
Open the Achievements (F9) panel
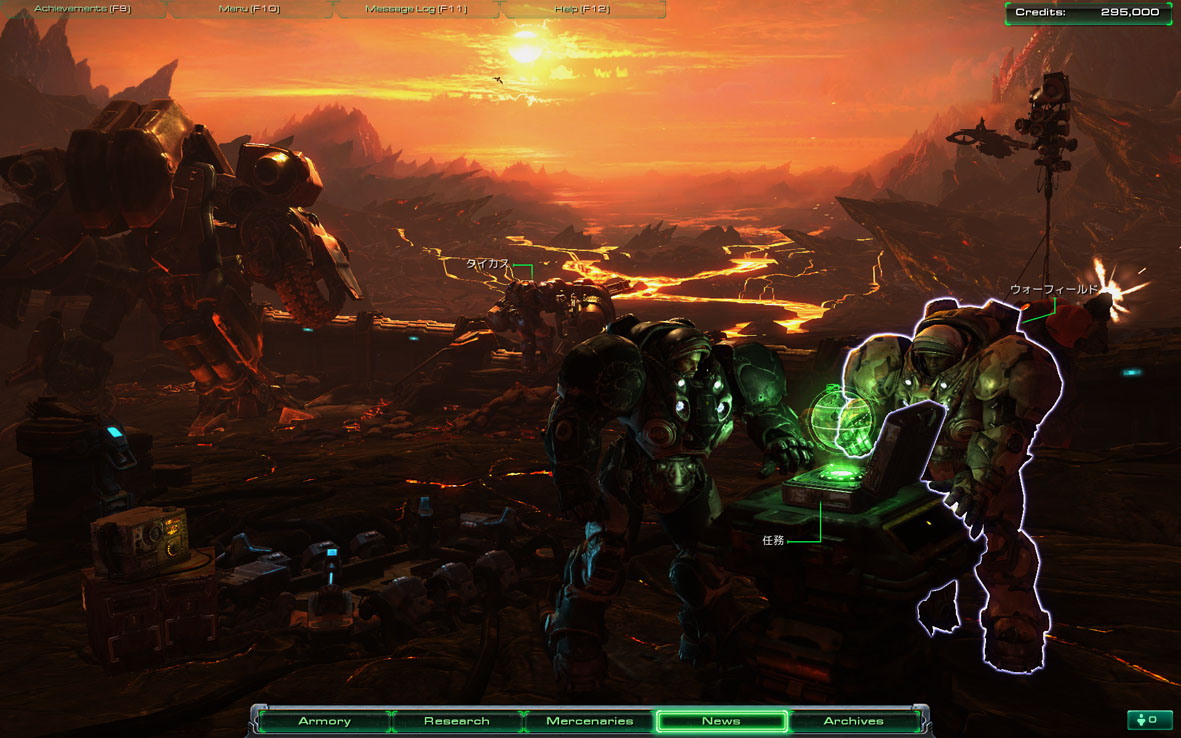[83, 9]
